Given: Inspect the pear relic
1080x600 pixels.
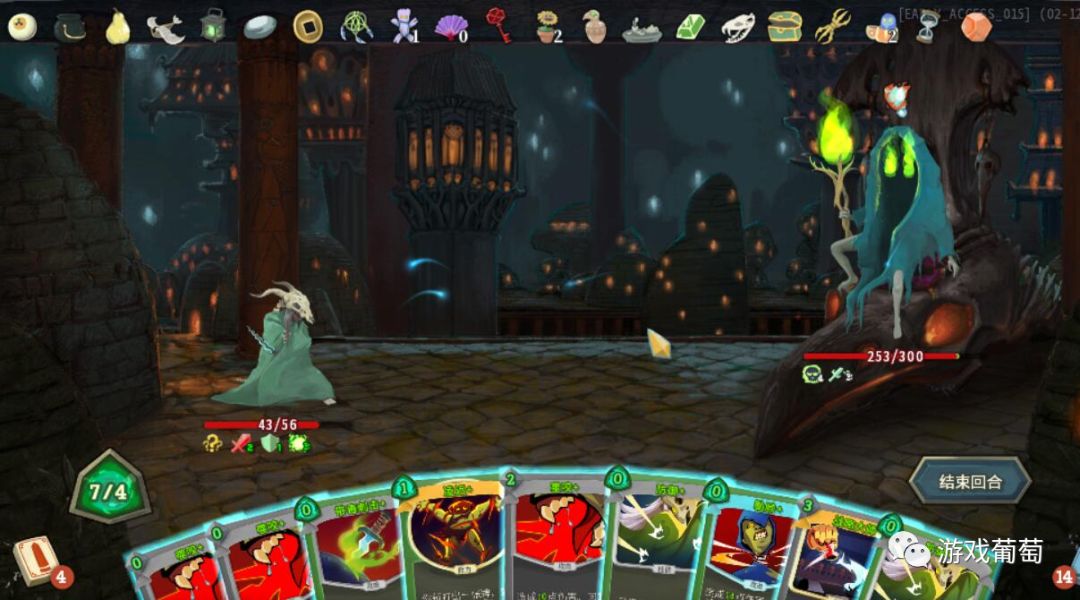Looking at the screenshot, I should (118, 26).
